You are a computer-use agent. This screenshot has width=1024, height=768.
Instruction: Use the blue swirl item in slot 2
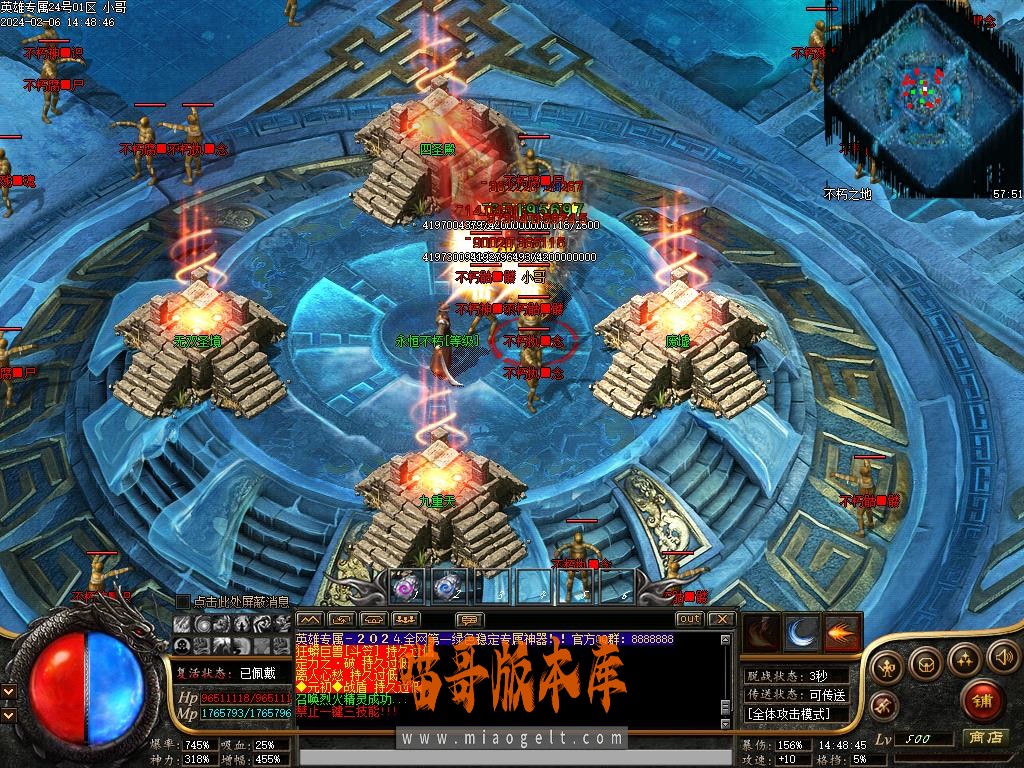[x=447, y=587]
